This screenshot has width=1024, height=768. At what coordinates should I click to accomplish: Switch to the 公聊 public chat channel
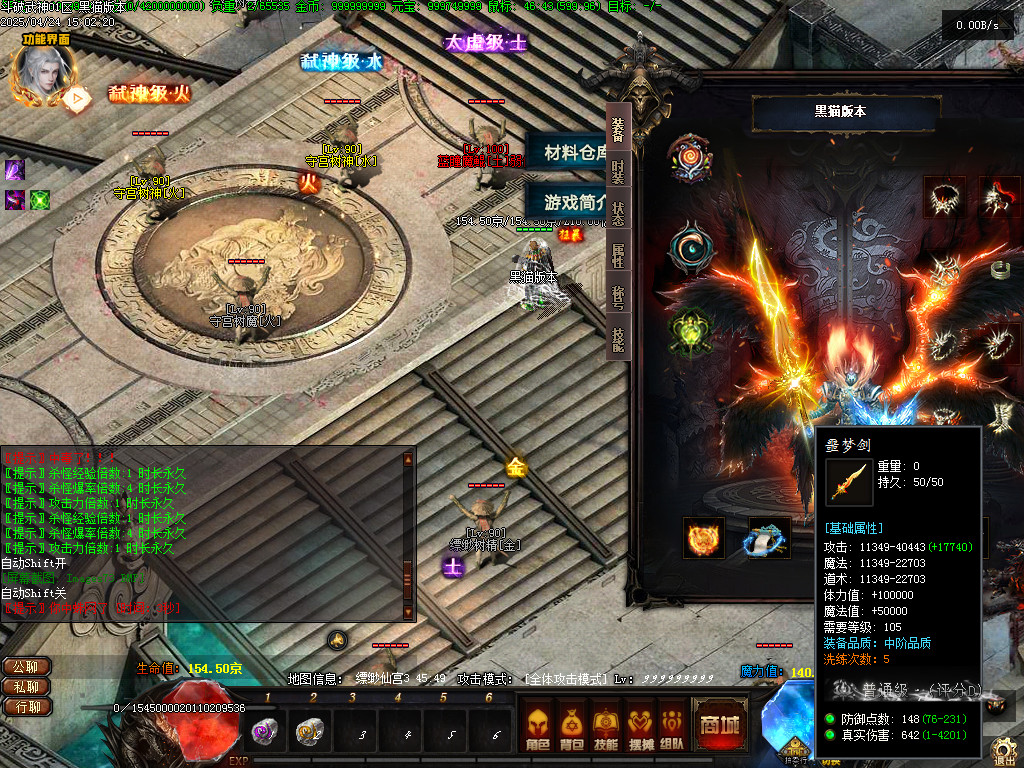[27, 667]
